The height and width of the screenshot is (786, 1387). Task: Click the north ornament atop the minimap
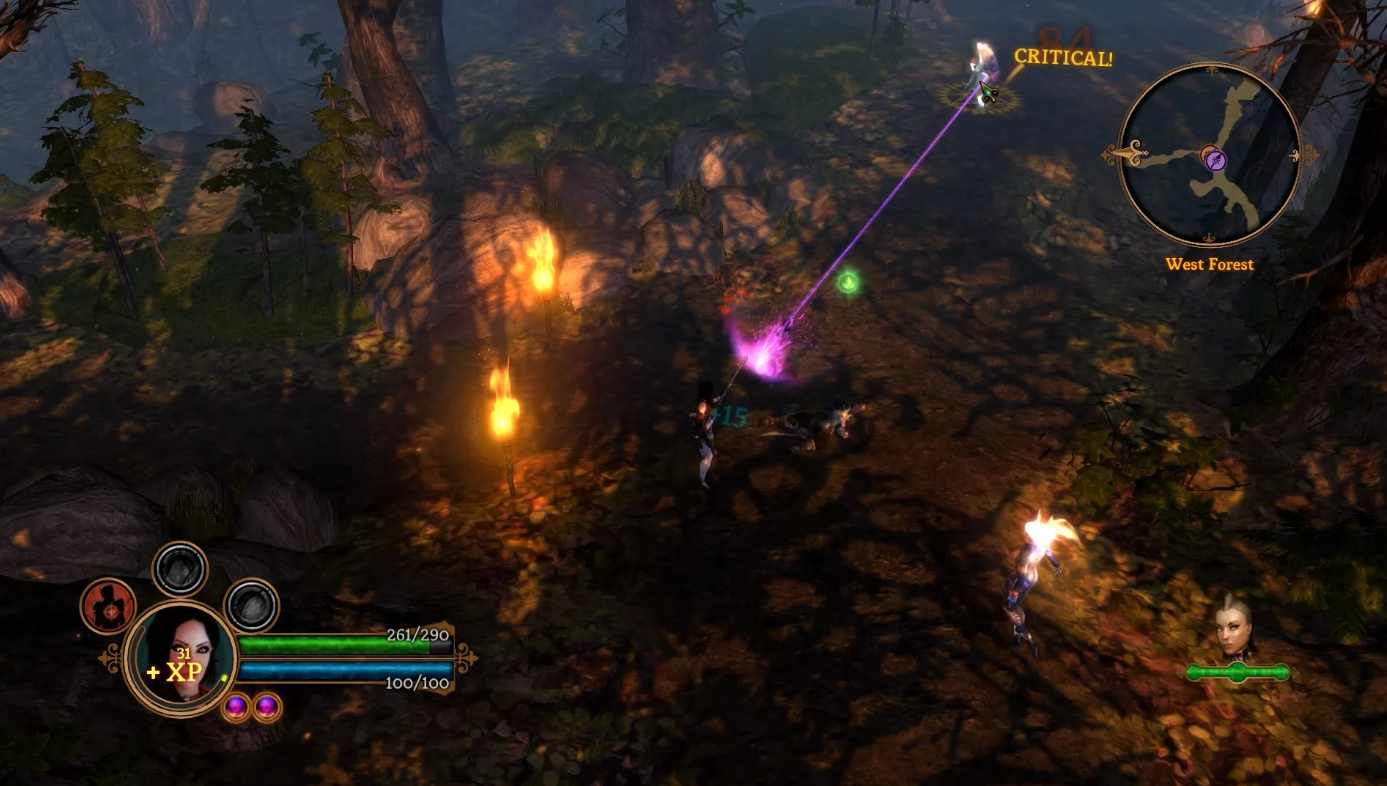tap(1211, 69)
